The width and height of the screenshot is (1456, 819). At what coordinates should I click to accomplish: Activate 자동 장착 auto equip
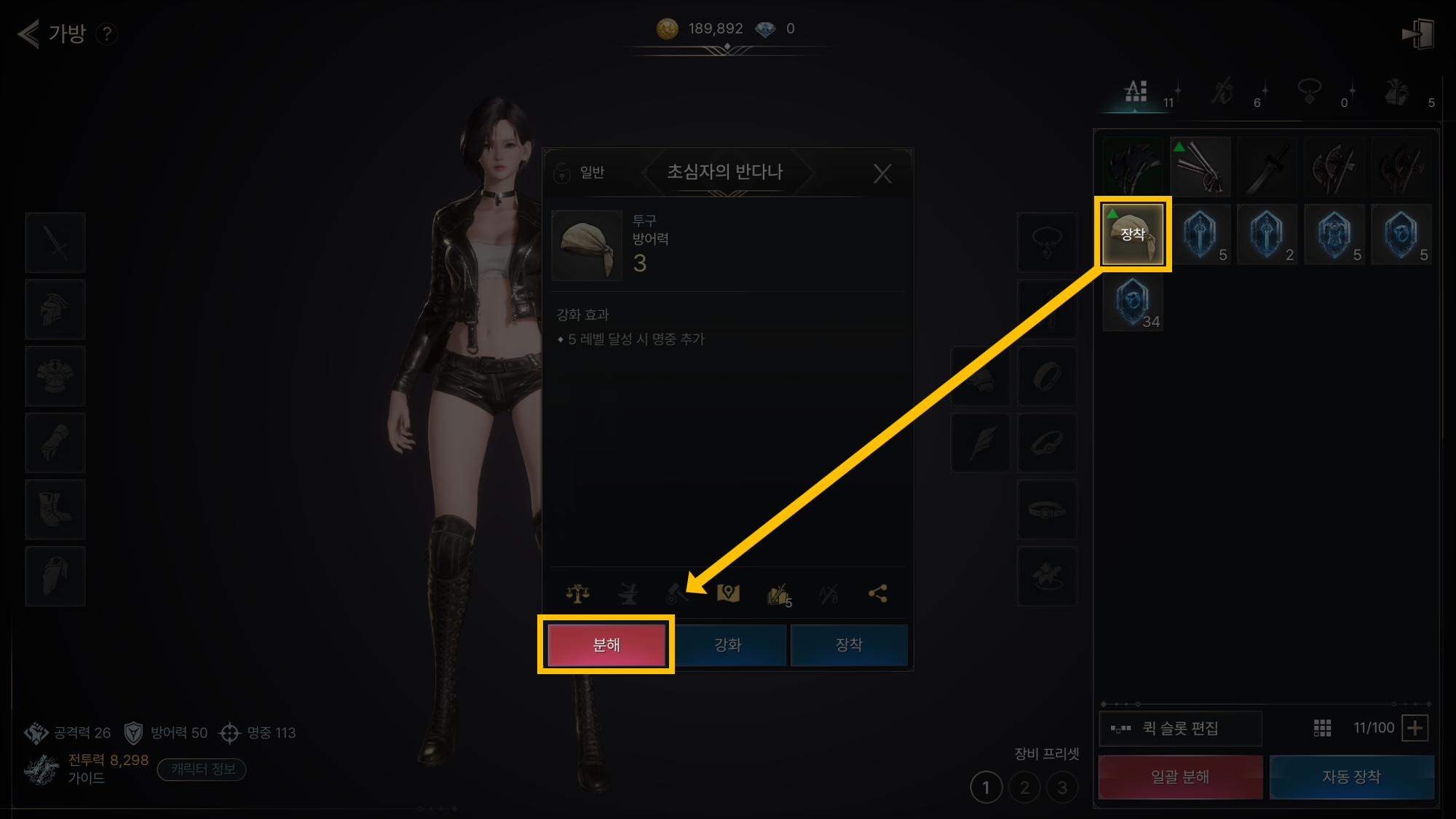pos(1351,777)
